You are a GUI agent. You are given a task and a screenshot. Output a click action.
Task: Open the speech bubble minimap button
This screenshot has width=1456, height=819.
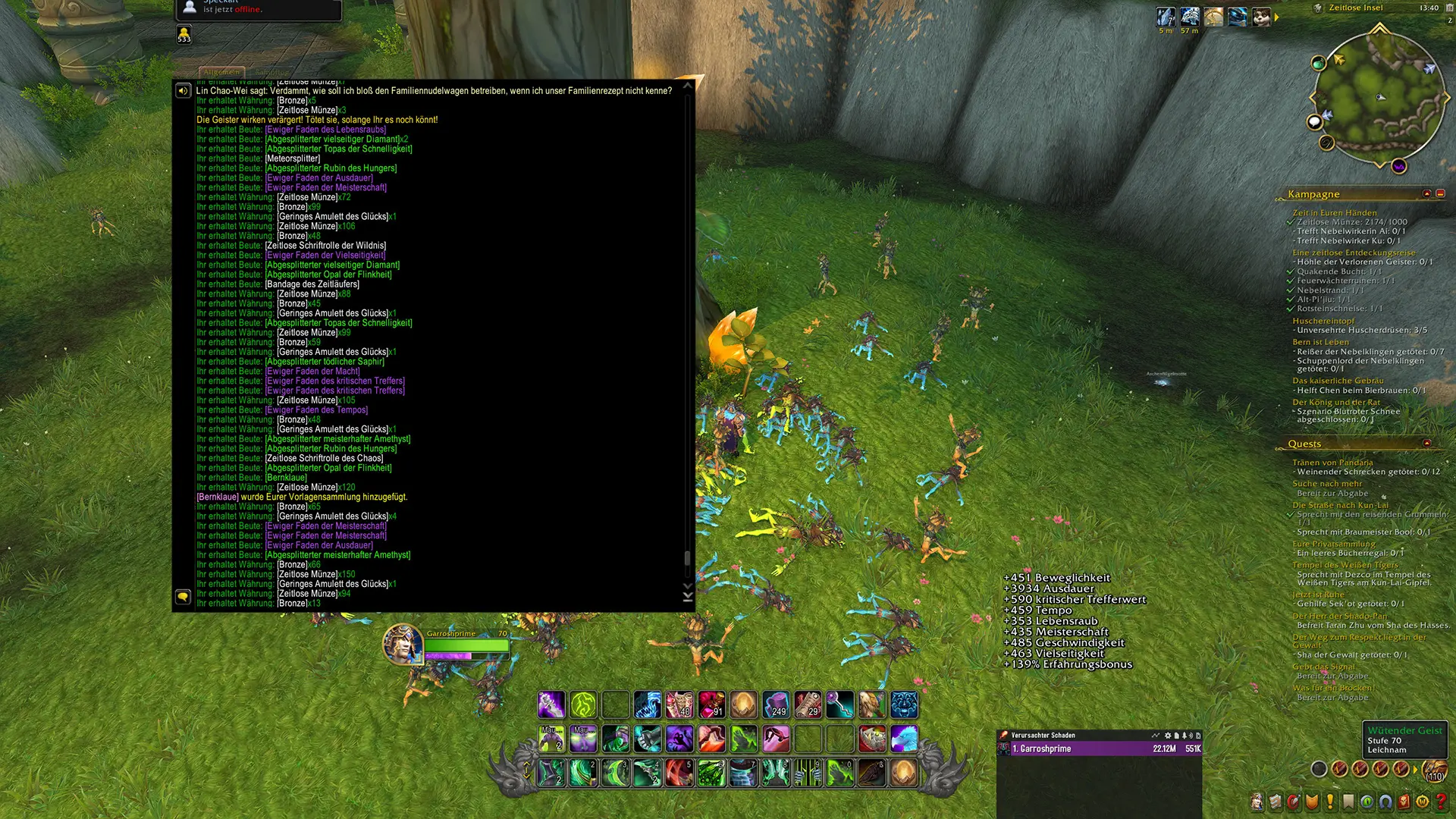click(1314, 122)
